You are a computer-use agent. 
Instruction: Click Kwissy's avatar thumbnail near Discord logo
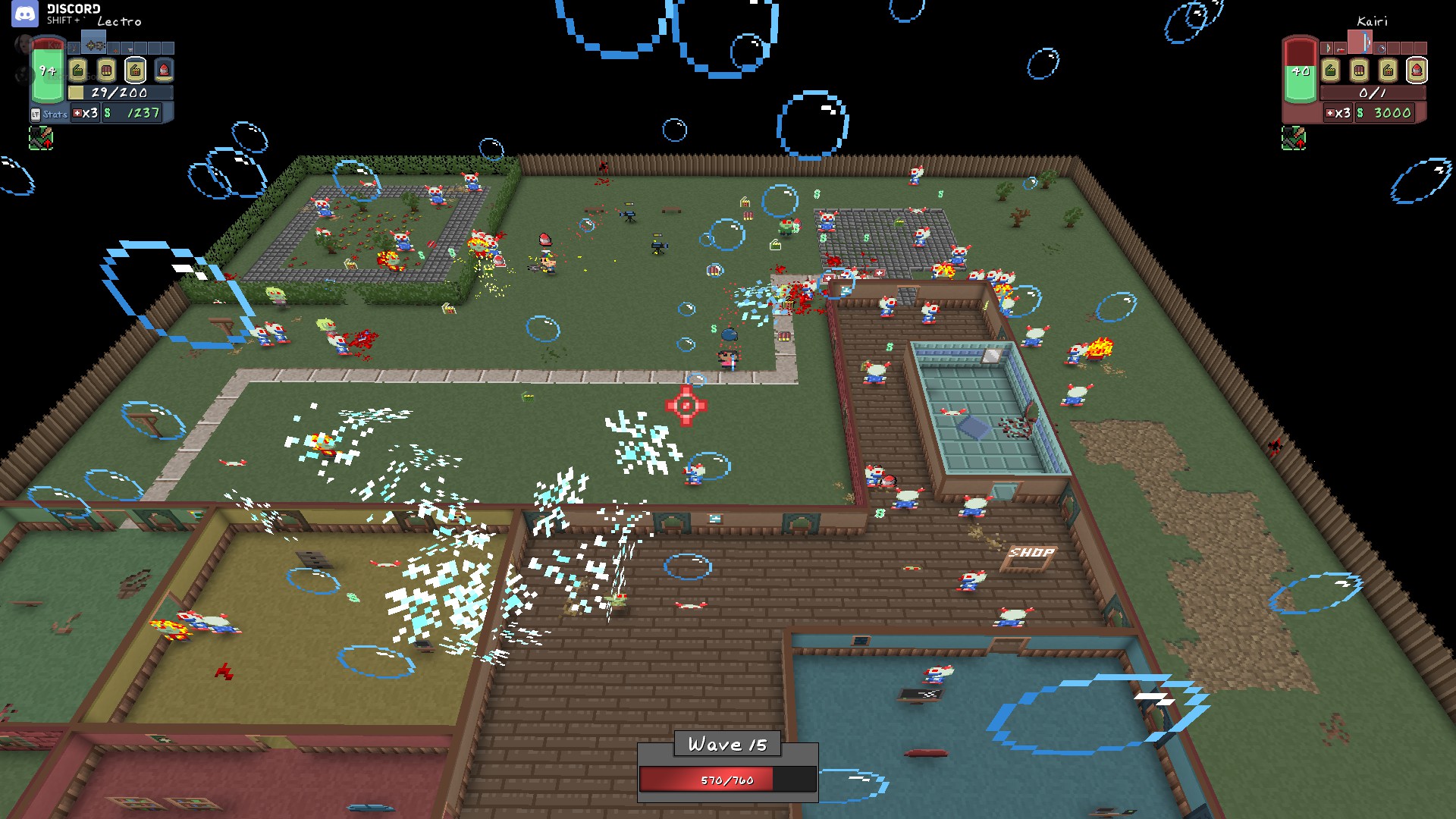click(x=24, y=44)
